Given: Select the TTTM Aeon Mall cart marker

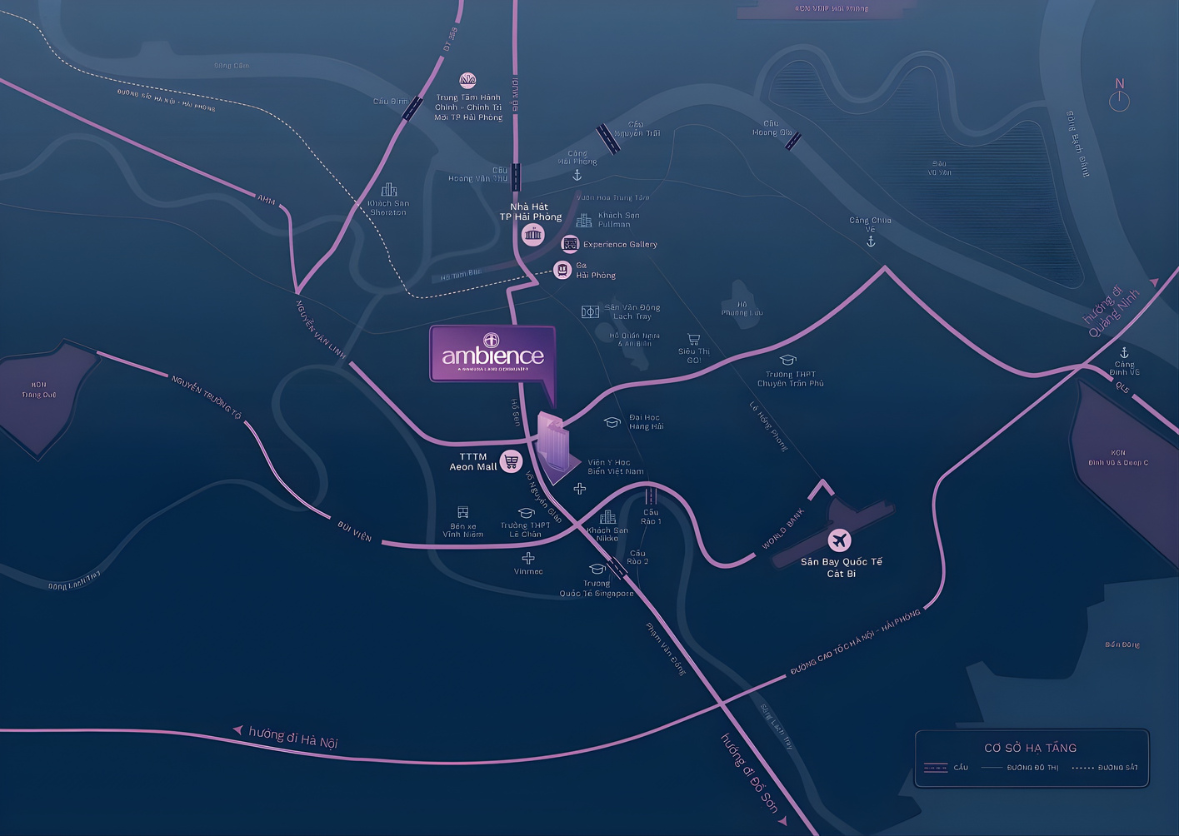Looking at the screenshot, I should pyautogui.click(x=512, y=461).
